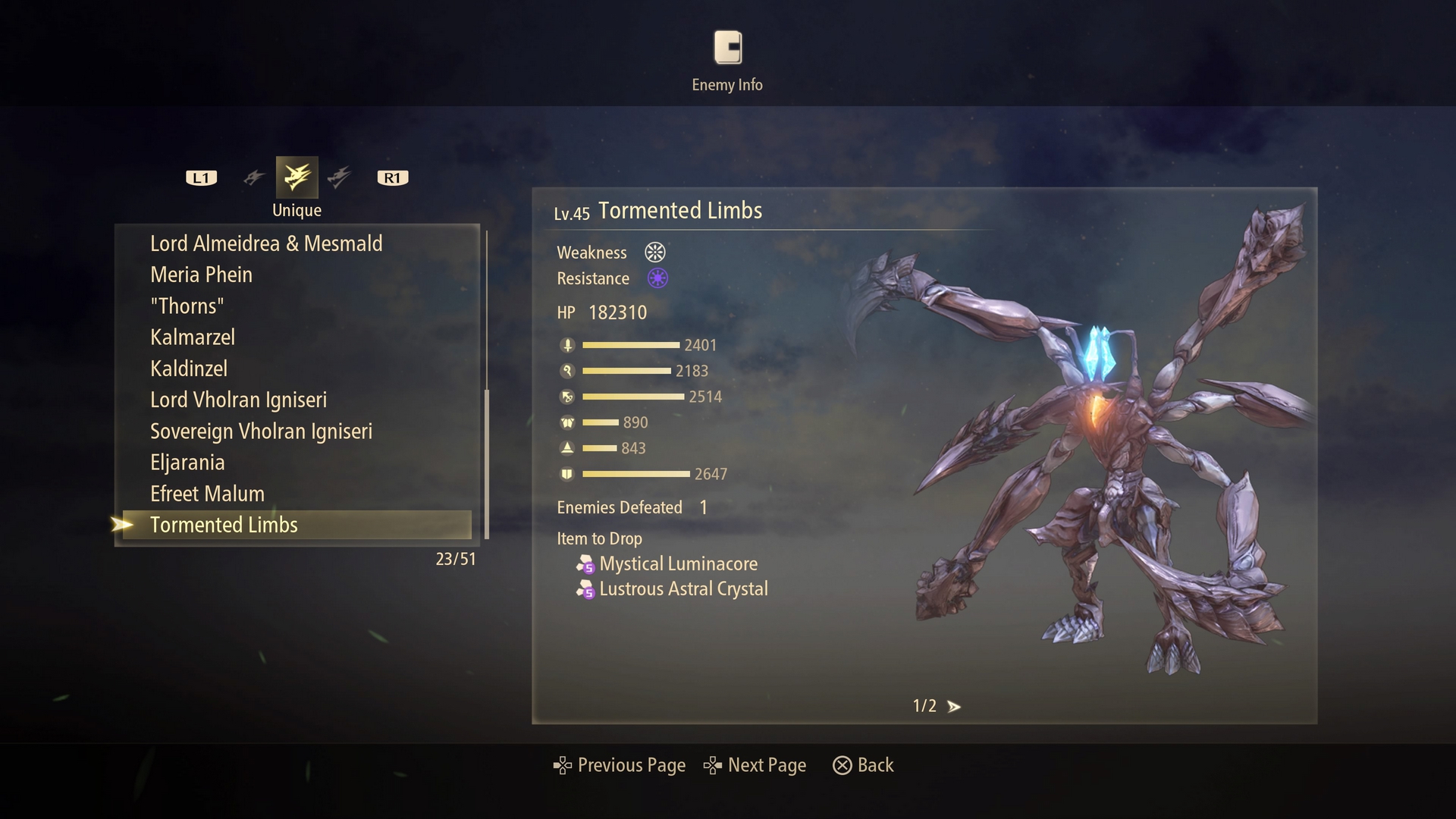Show Kaldinzel enemy info
This screenshot has height=819, width=1456.
pyautogui.click(x=189, y=369)
